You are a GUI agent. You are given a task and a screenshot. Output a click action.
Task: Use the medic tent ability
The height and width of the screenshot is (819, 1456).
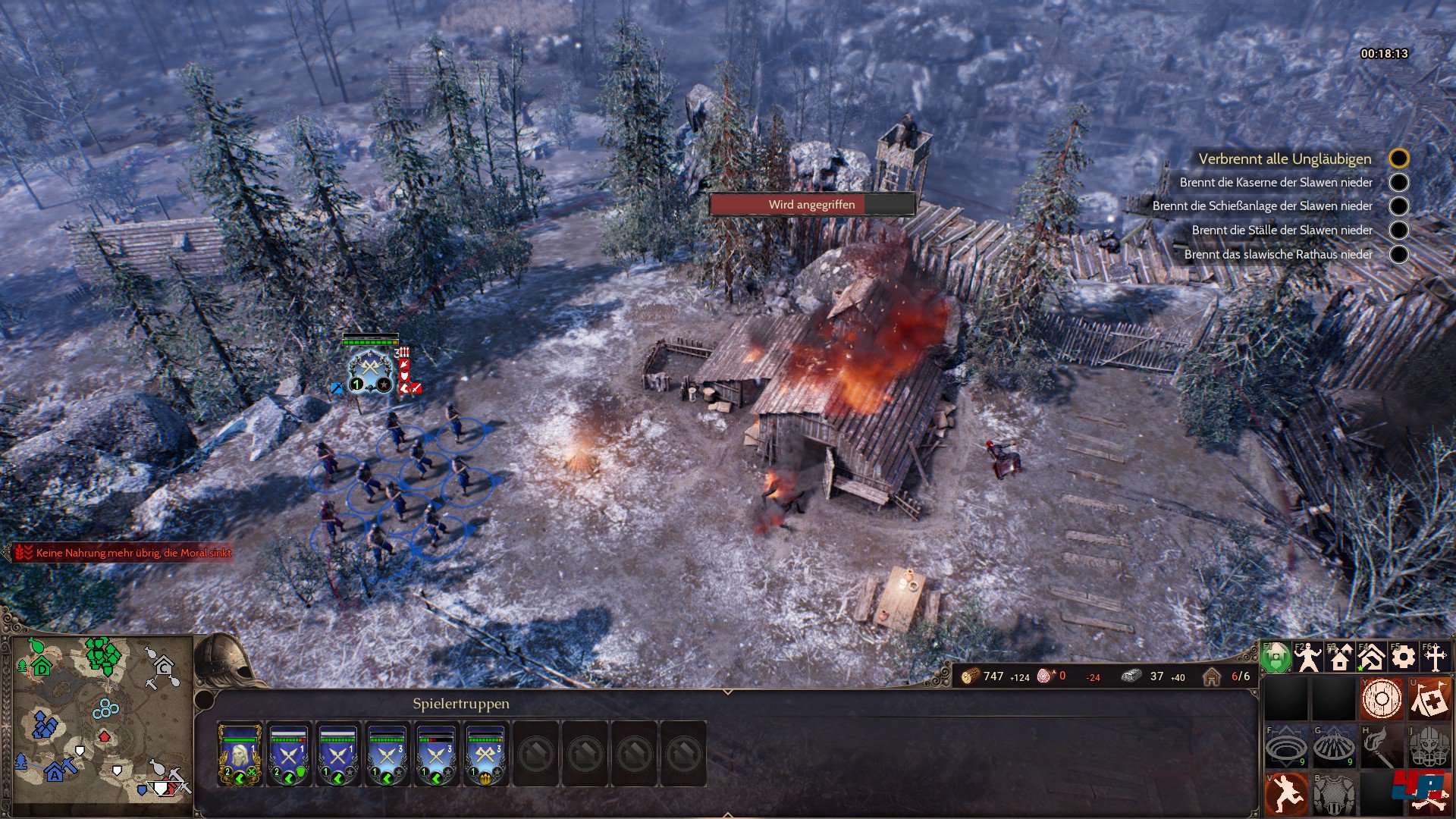click(x=1429, y=698)
